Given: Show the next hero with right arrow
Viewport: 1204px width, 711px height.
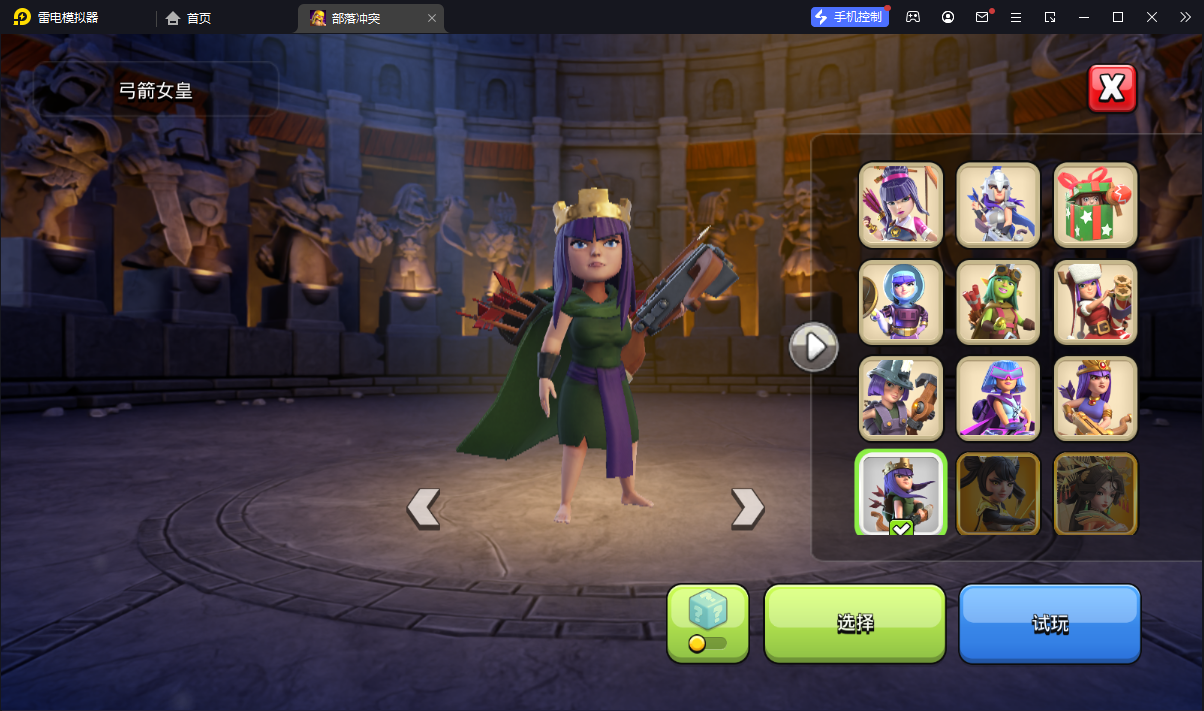Looking at the screenshot, I should click(747, 508).
